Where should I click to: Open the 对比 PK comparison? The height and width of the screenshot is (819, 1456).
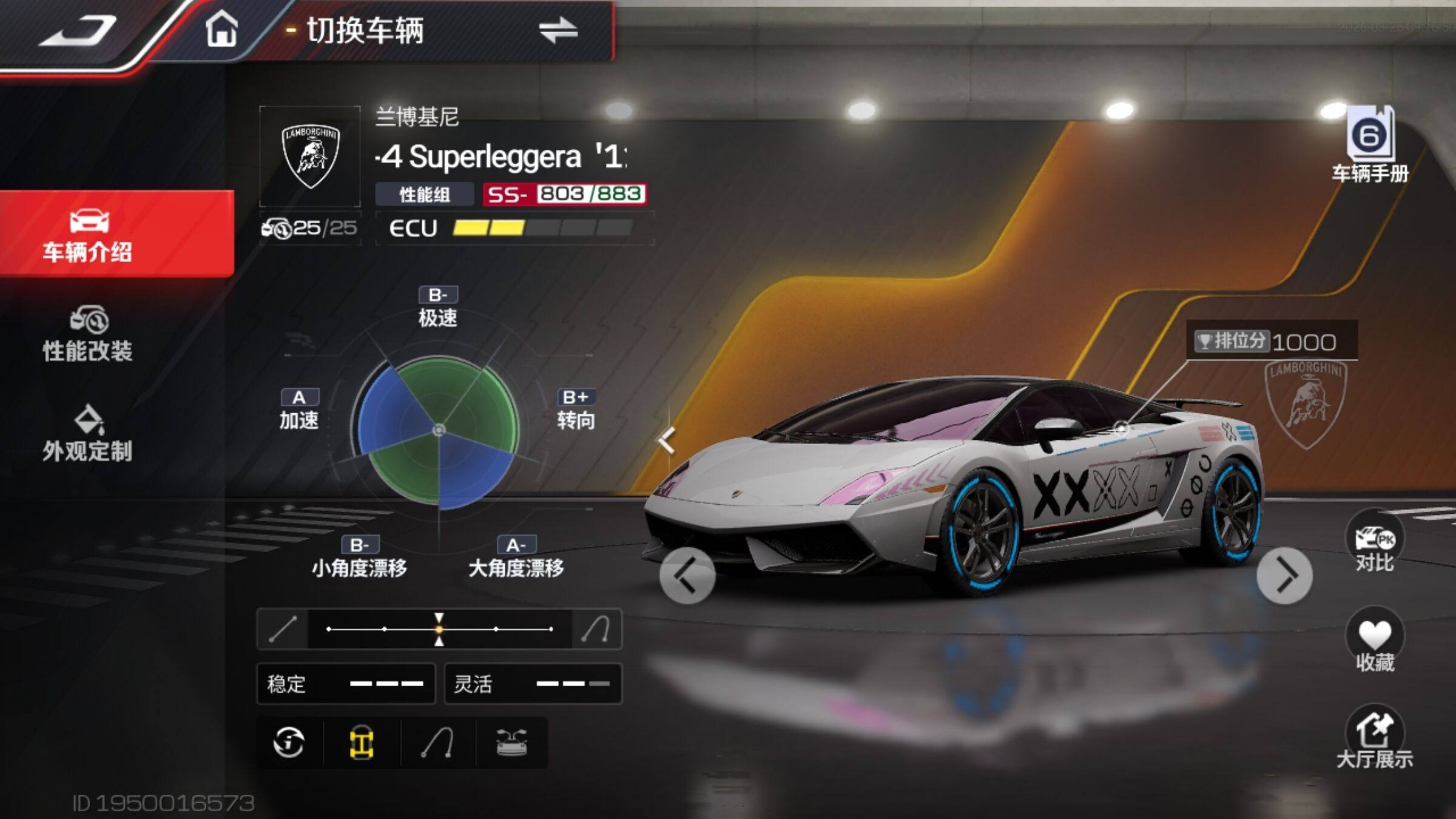coord(1375,543)
